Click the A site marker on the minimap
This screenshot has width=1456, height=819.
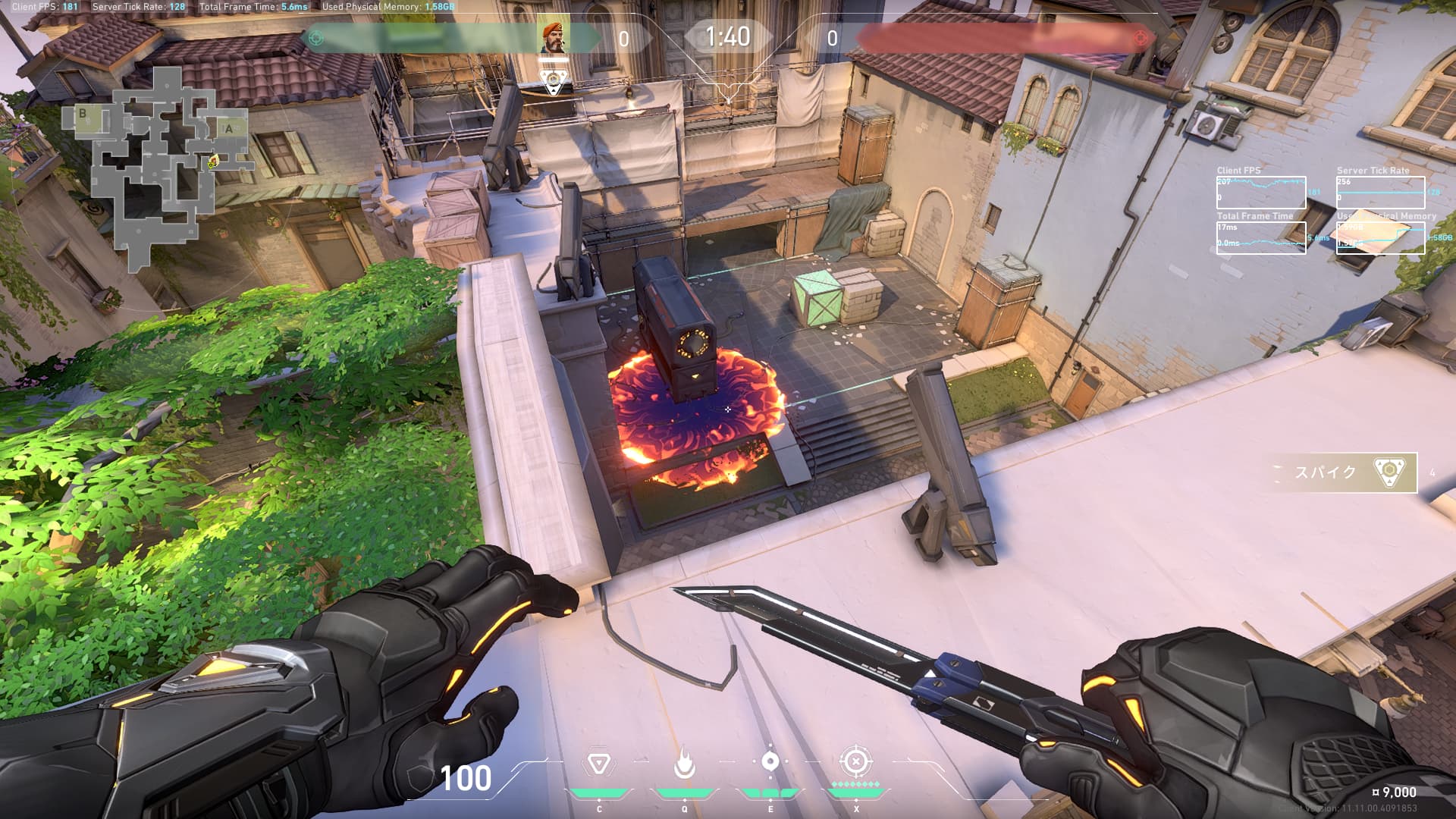point(229,129)
